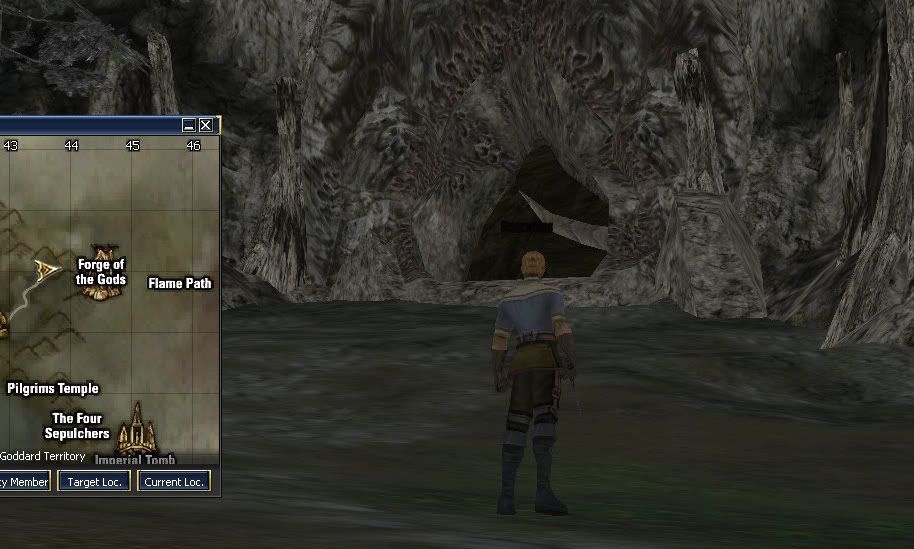Show the Target Loc. on the map
This screenshot has width=914, height=549.
tap(94, 482)
